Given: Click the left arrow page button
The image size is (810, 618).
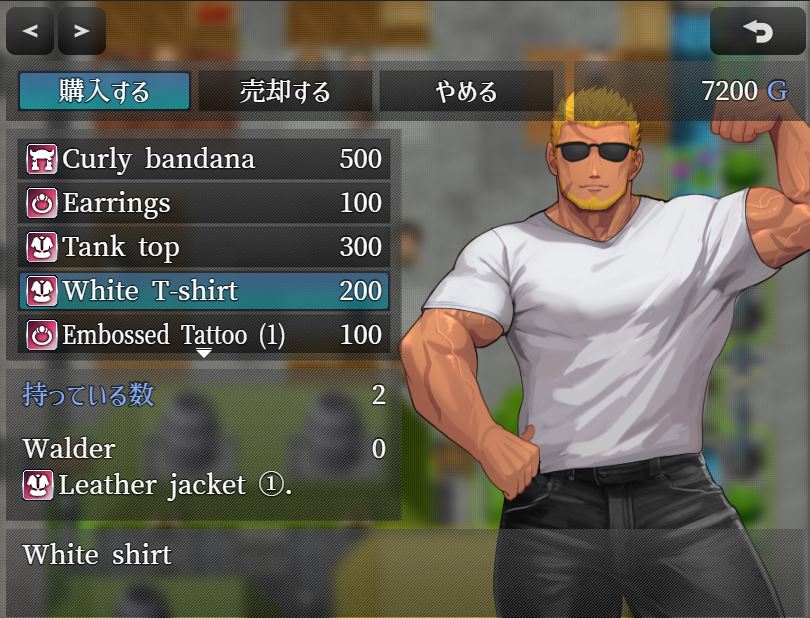Looking at the screenshot, I should (x=30, y=31).
